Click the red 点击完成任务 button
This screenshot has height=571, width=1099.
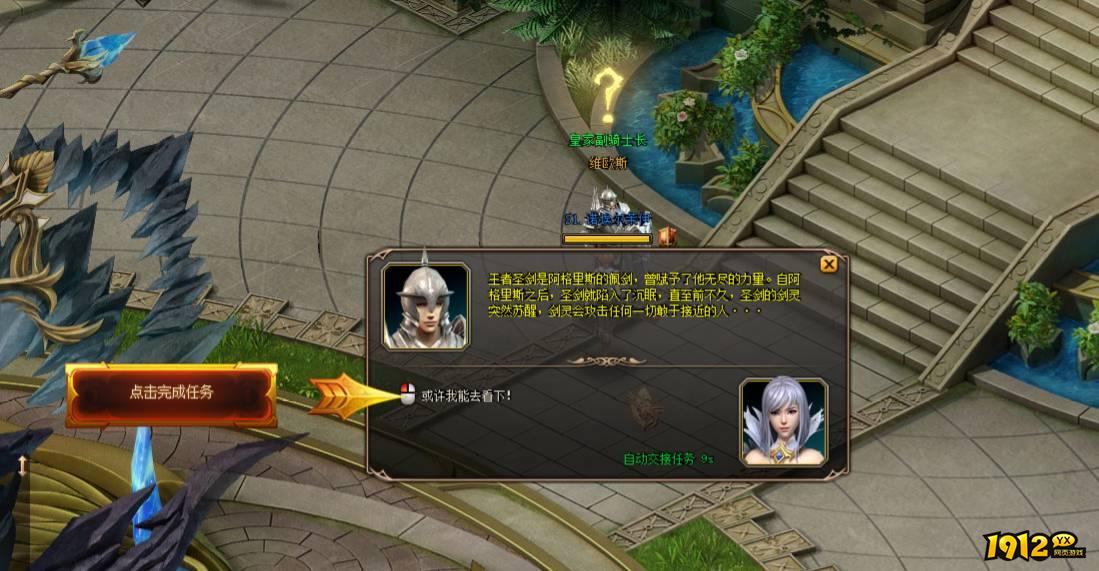pyautogui.click(x=171, y=393)
